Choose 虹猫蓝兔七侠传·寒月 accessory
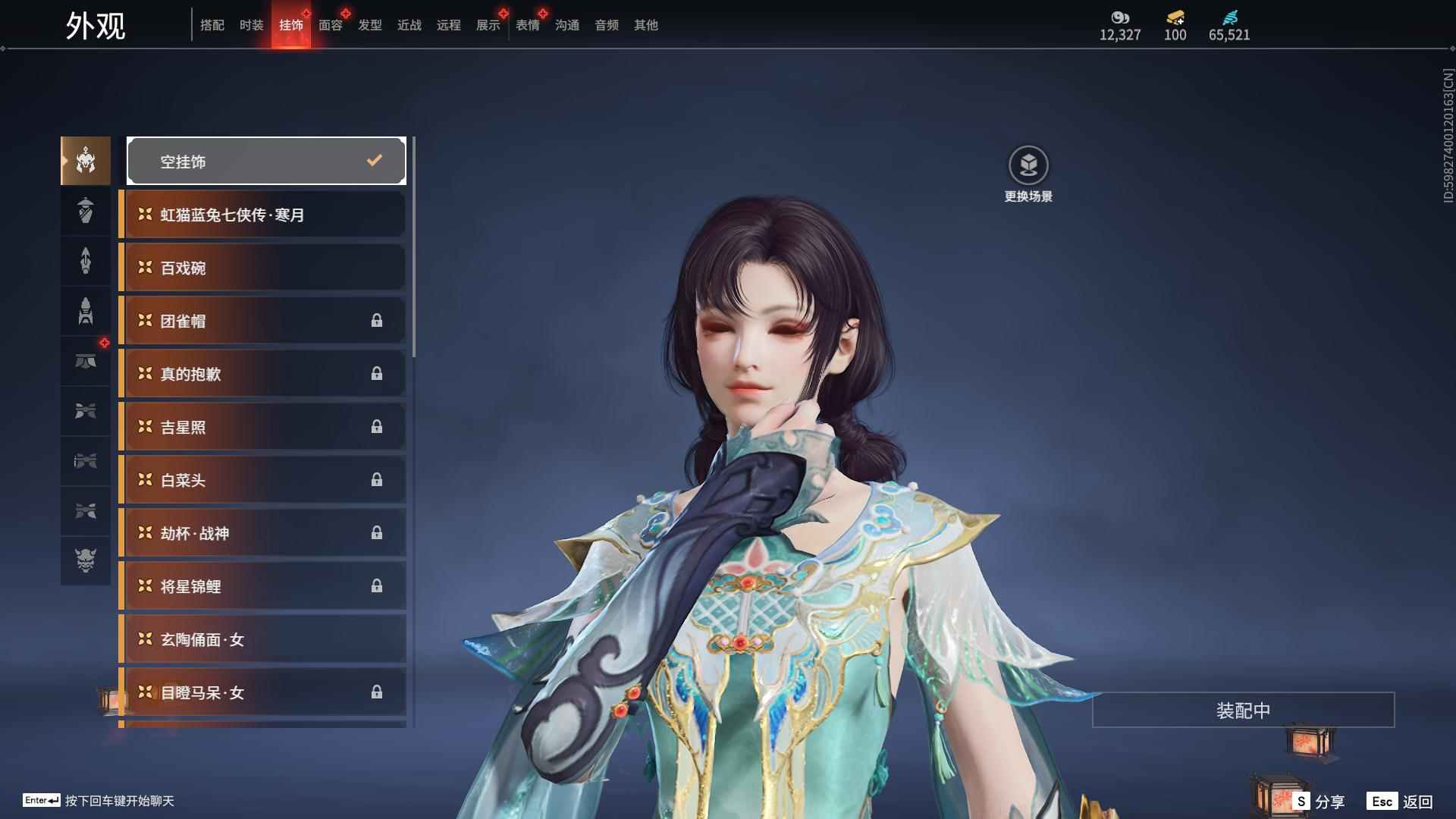 (262, 215)
